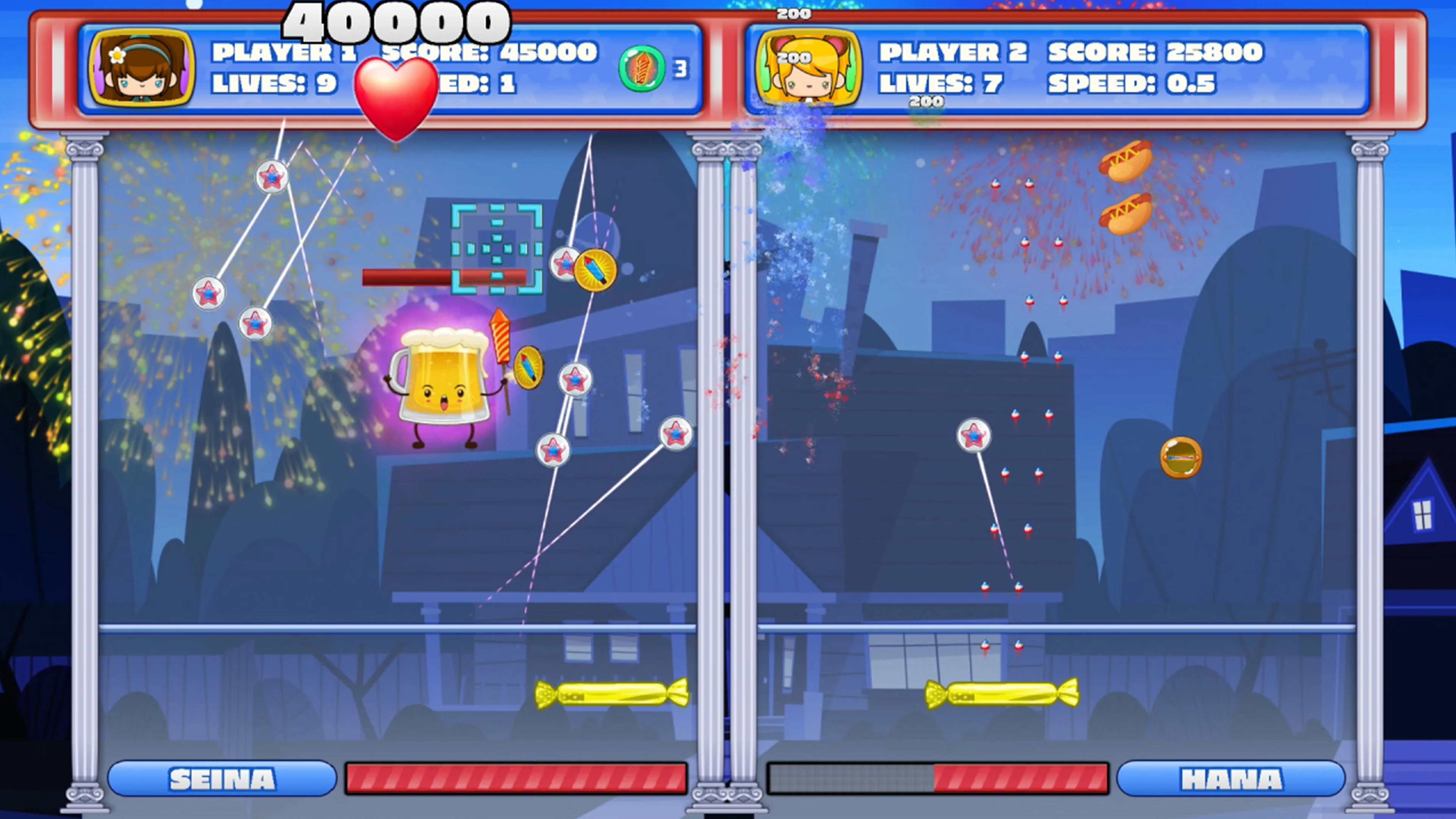1456x819 pixels.
Task: Open Player 2's speed indicator
Action: tap(1131, 83)
